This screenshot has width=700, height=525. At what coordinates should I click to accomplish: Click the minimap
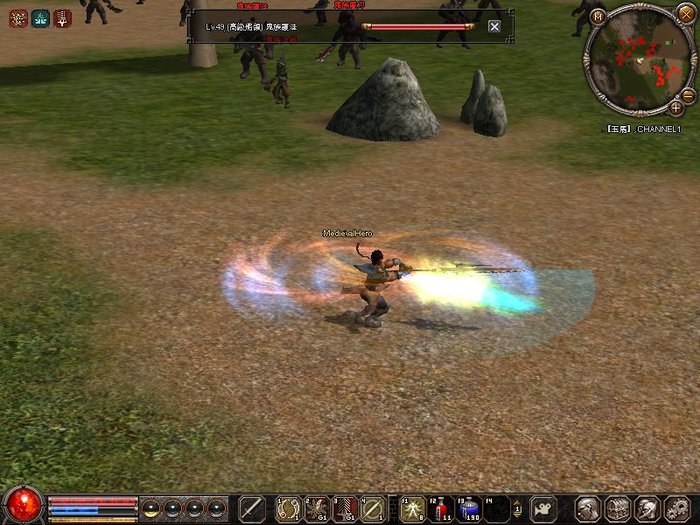point(638,58)
